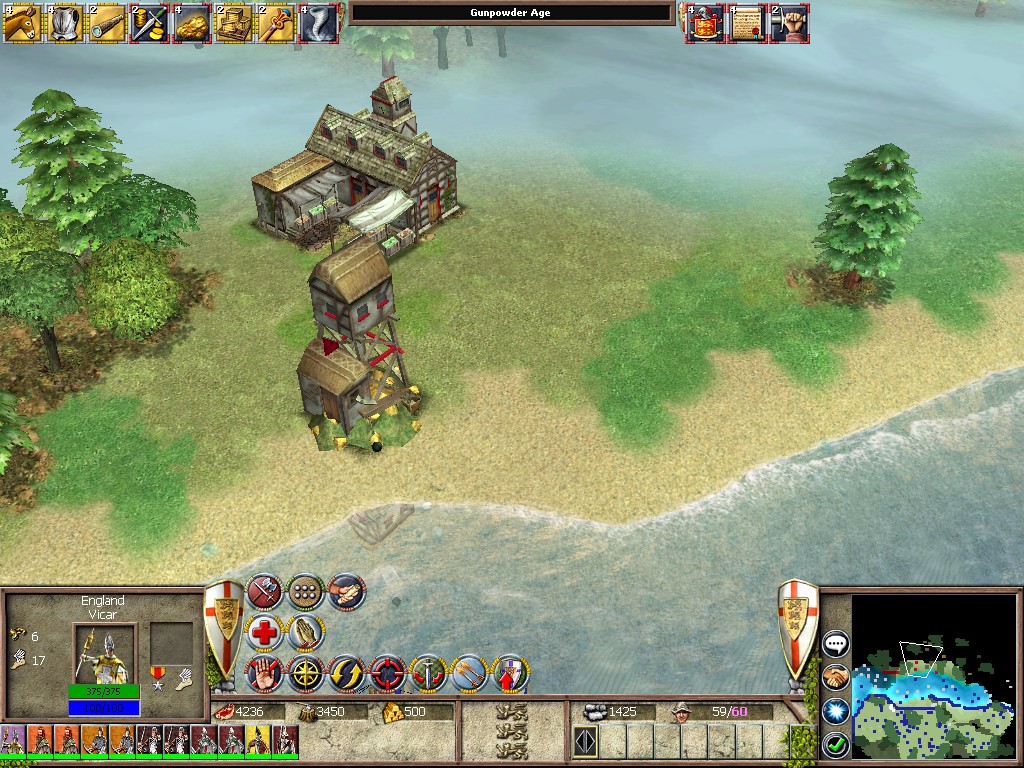
Task: Click the red cross heal command
Action: 264,633
